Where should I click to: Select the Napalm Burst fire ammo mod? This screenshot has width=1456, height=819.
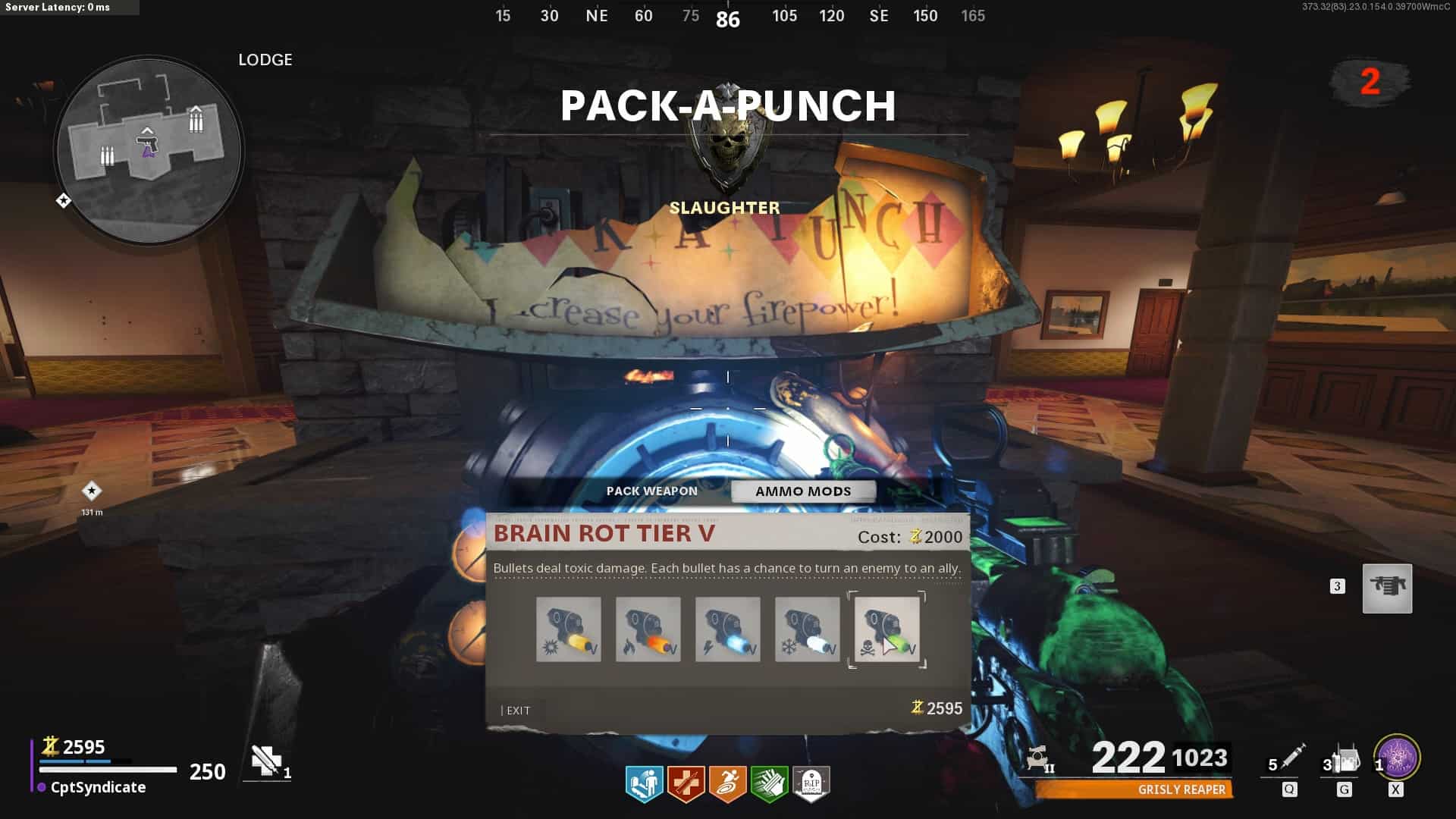coord(648,629)
